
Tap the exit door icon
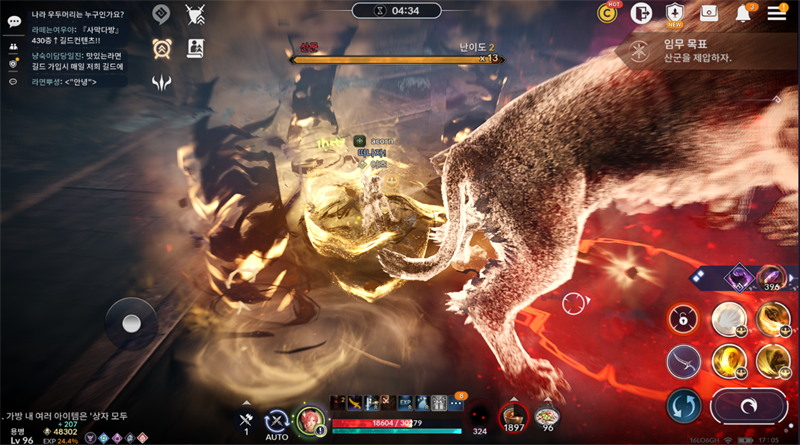click(x=641, y=13)
